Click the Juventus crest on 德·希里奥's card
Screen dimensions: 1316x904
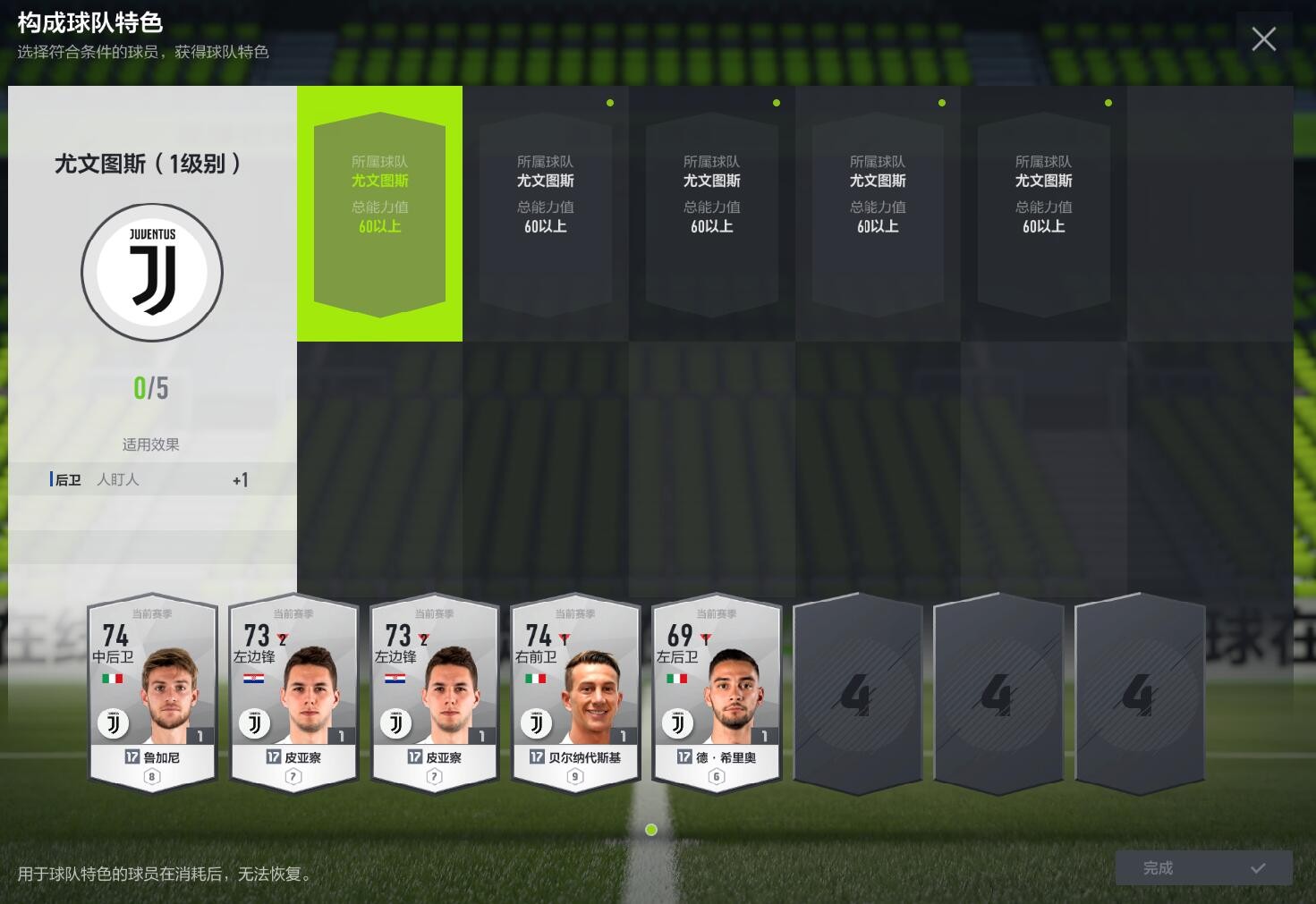pos(677,722)
